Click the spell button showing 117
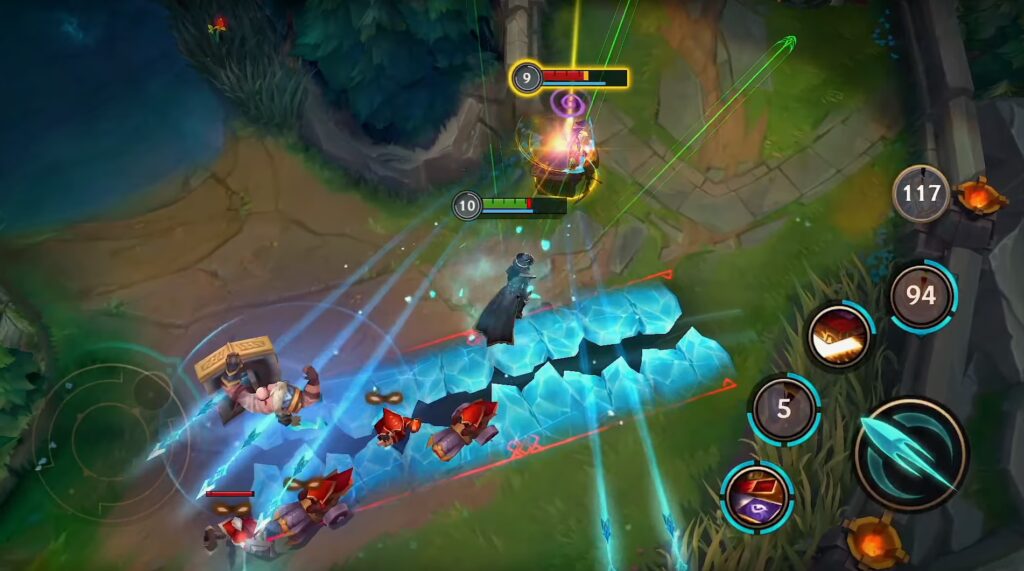The width and height of the screenshot is (1024, 571). point(921,193)
